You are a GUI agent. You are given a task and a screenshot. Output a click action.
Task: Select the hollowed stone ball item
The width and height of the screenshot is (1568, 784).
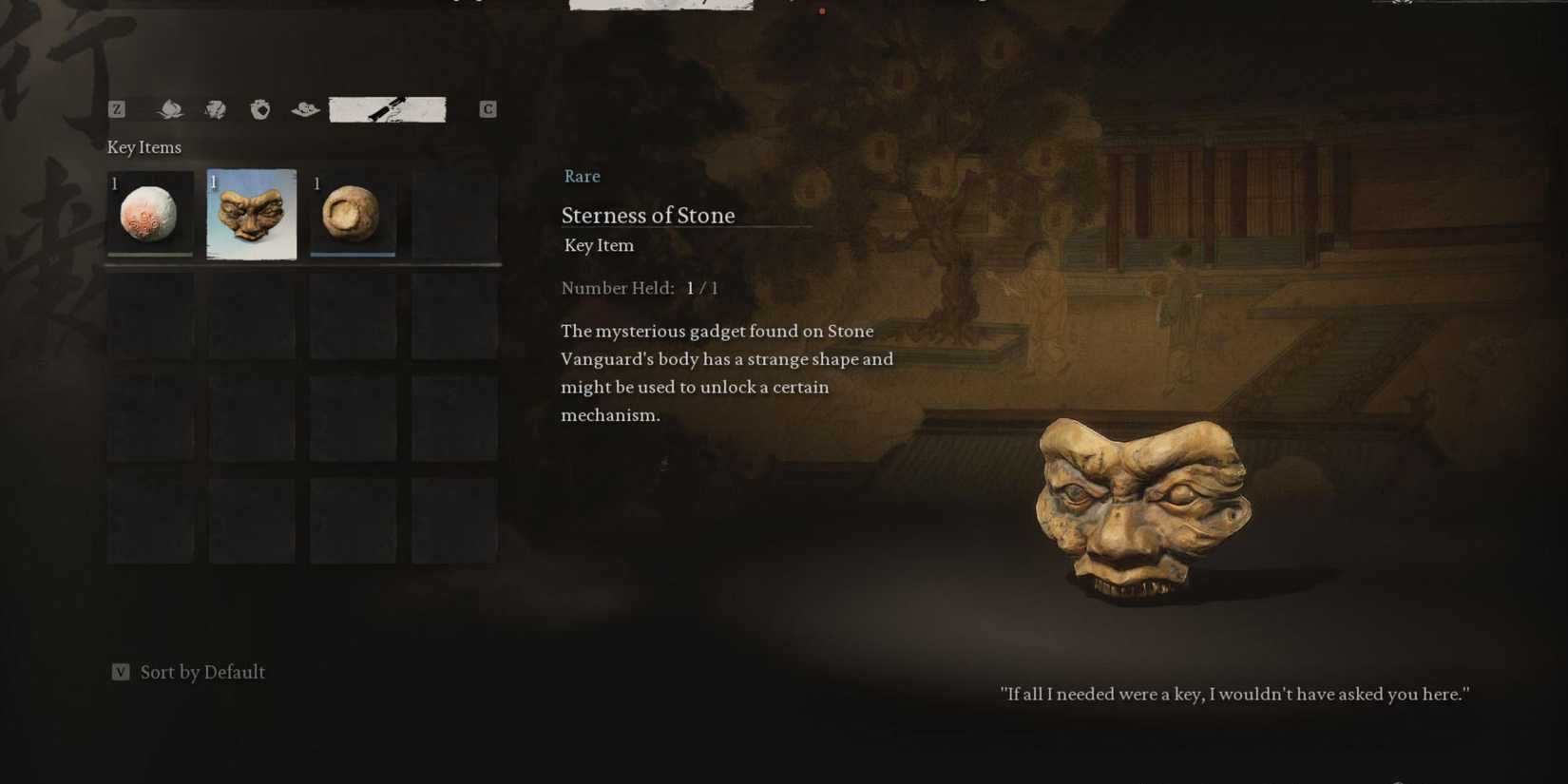[x=353, y=213]
